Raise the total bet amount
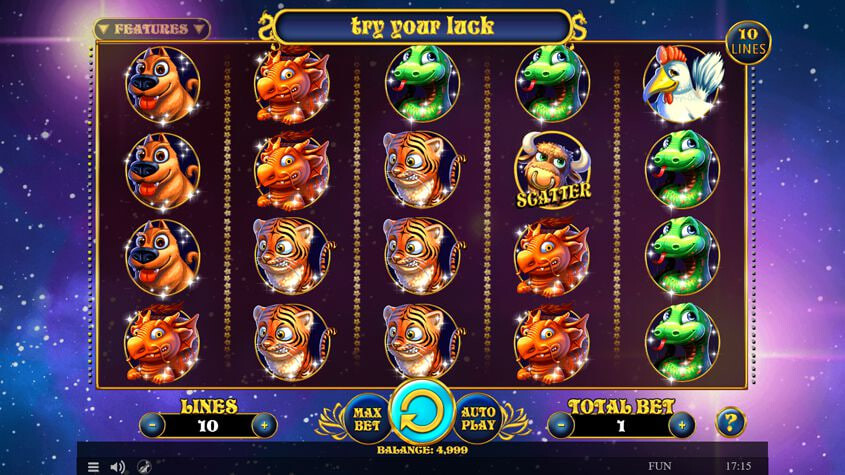The image size is (845, 475). click(682, 424)
